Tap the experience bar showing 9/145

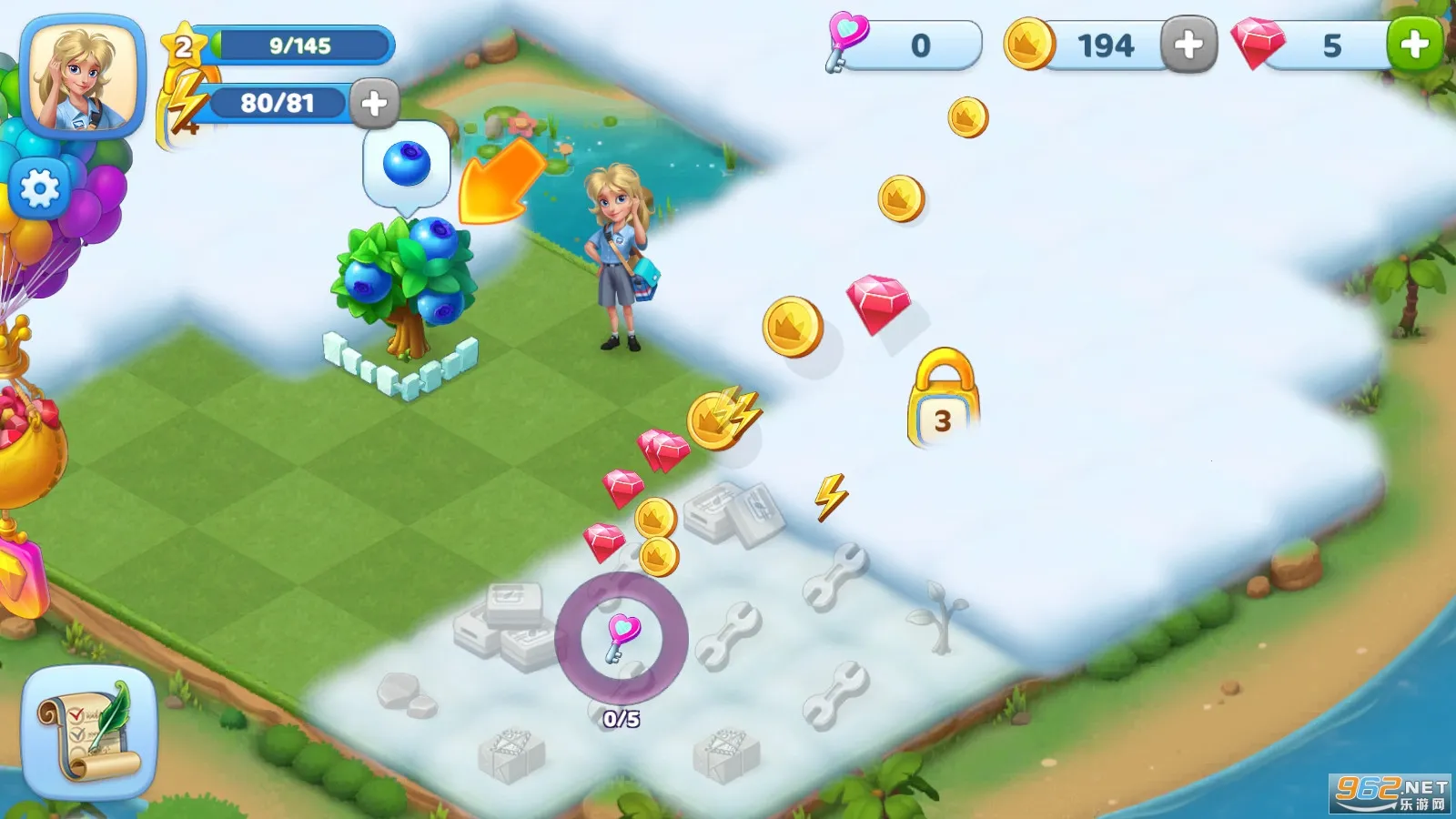tap(300, 43)
